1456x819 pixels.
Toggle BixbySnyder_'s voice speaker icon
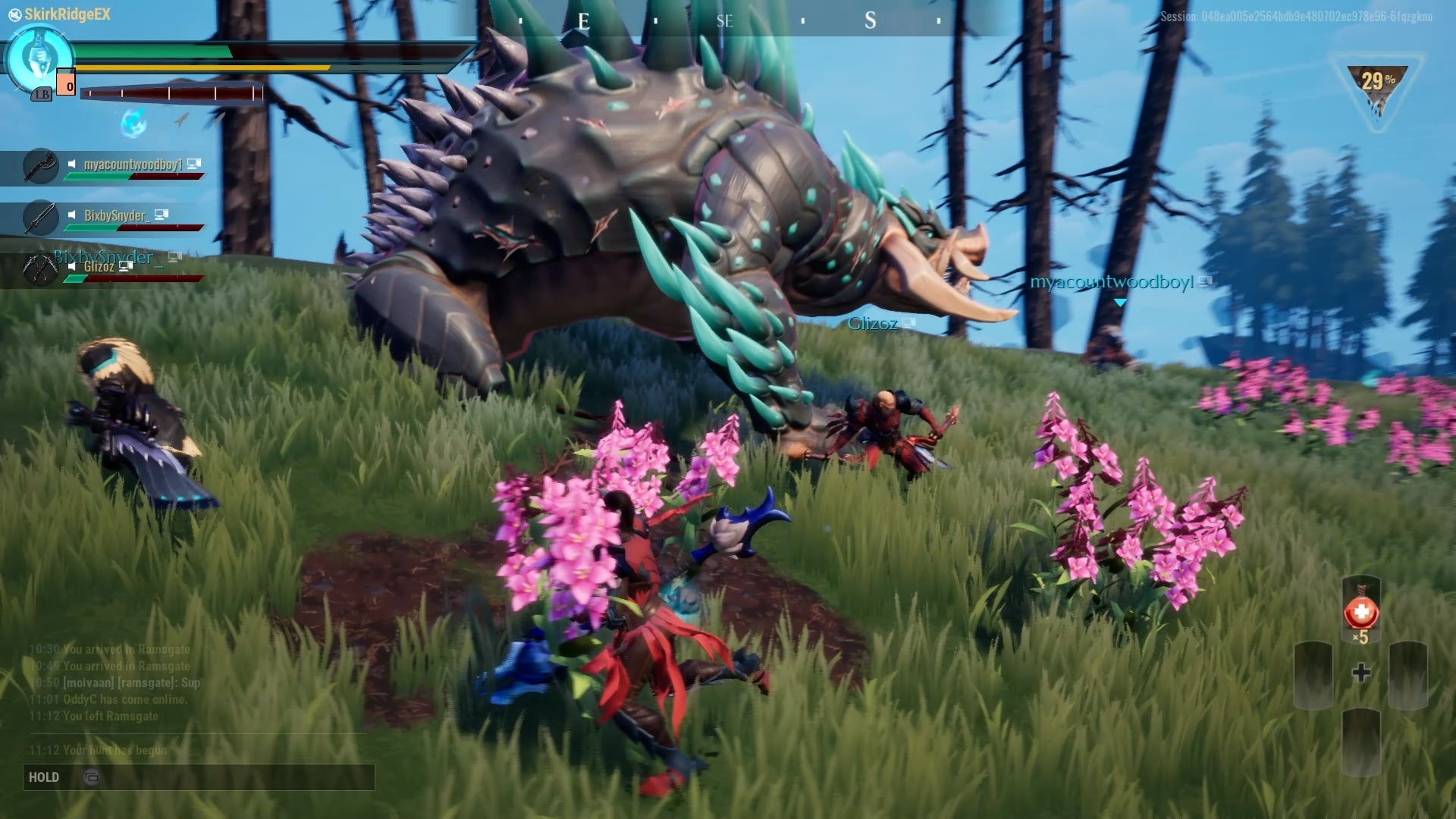tap(72, 215)
